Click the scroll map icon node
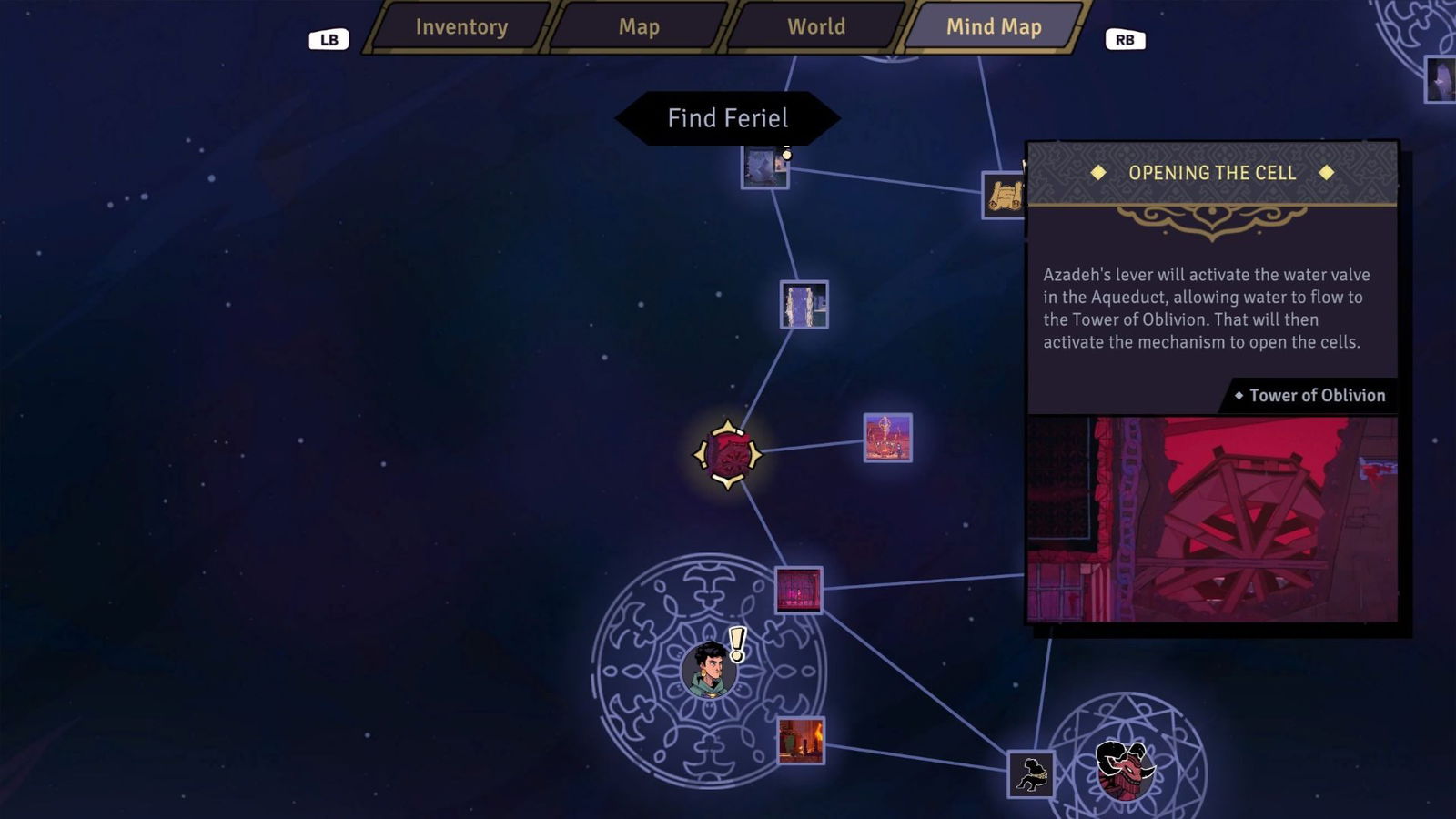Image resolution: width=1456 pixels, height=819 pixels. 1005,195
